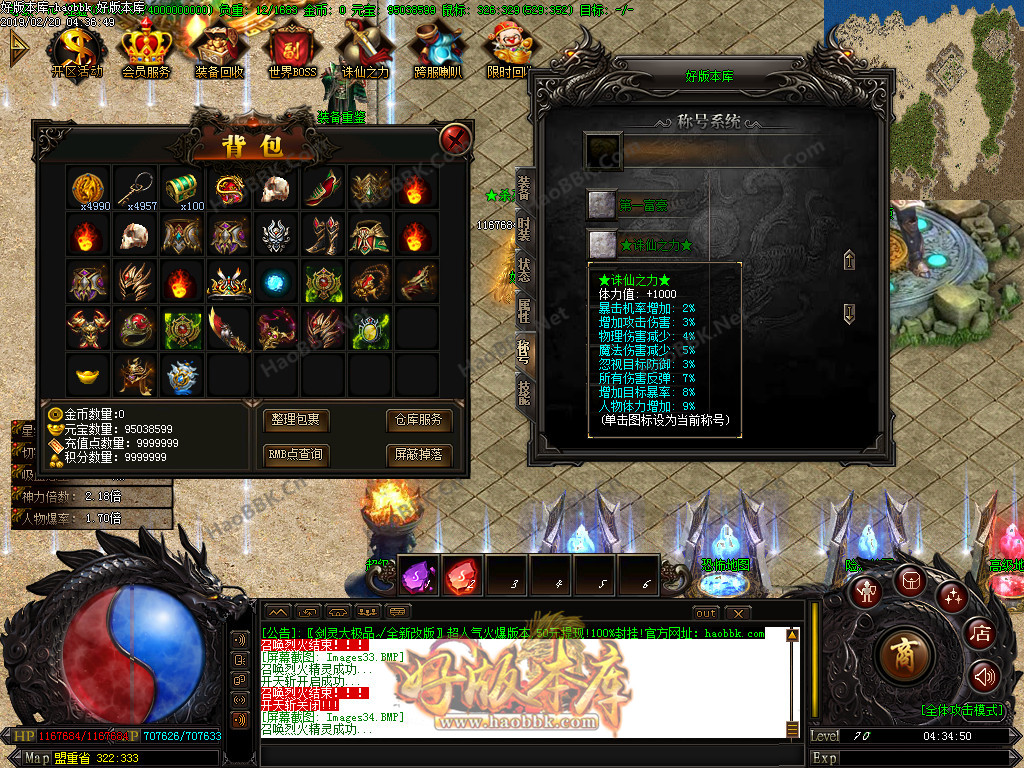Toggle 屏蔽掉落 drop blocking

(416, 455)
